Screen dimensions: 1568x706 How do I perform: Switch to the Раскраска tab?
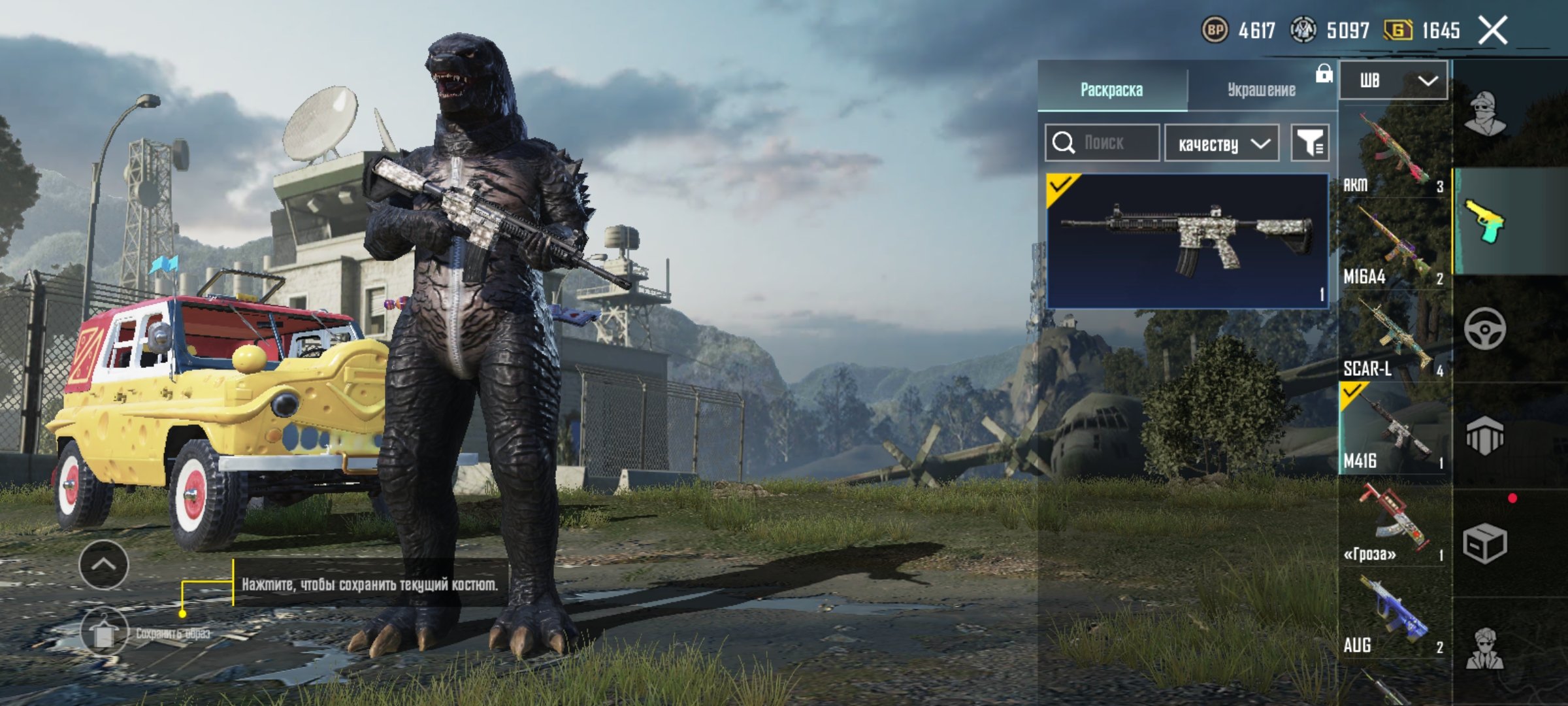tap(1111, 90)
